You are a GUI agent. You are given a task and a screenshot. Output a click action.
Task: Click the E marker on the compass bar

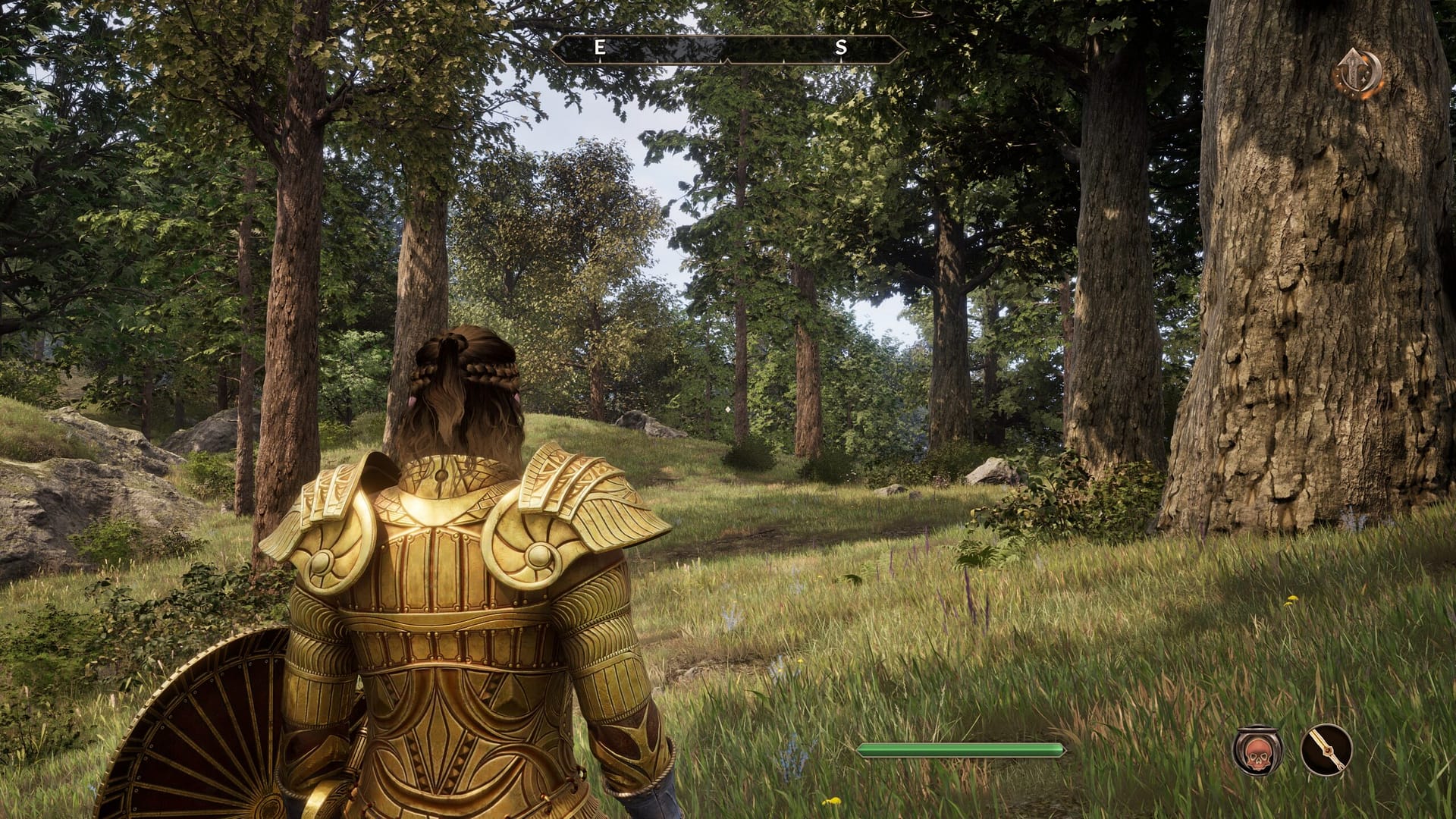[599, 47]
